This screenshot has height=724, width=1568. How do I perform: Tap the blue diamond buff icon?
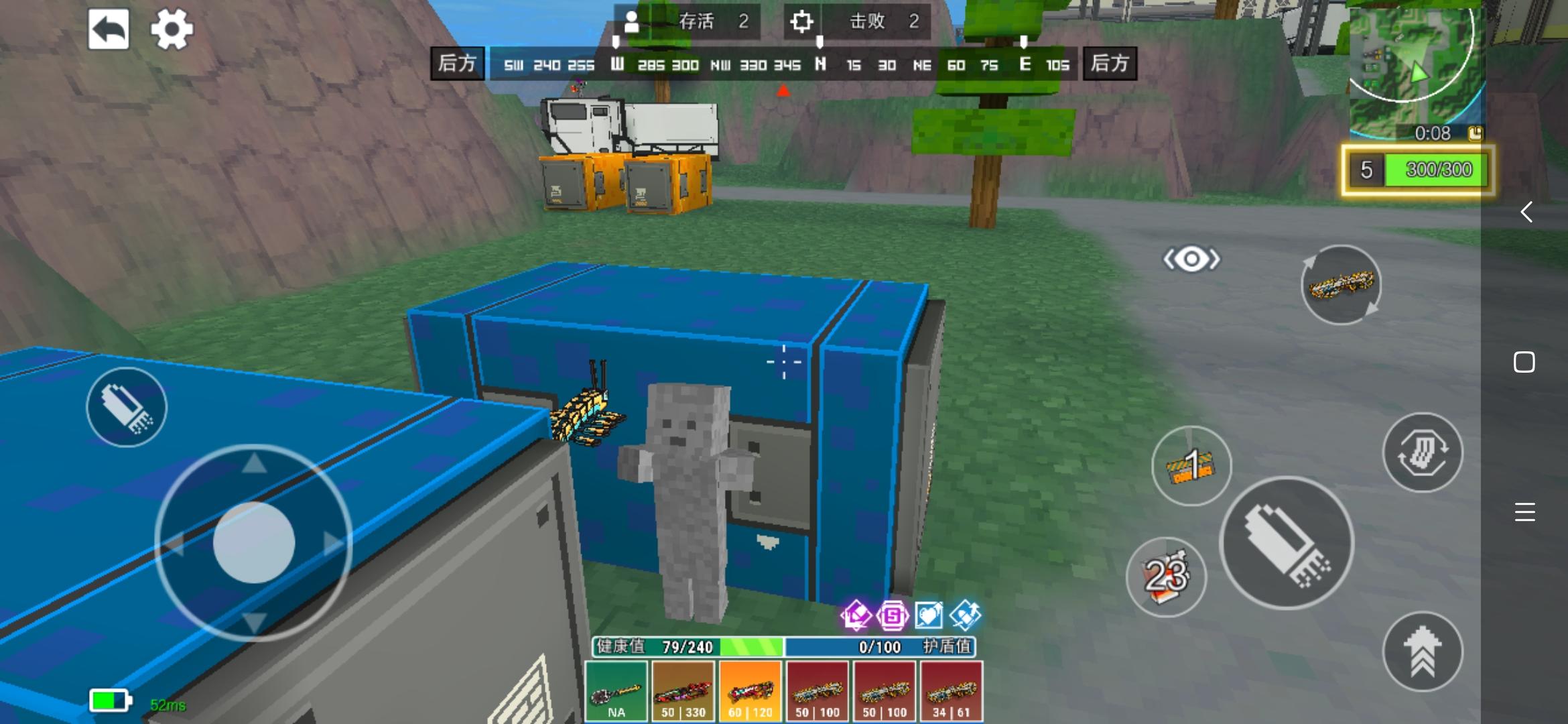[x=965, y=616]
